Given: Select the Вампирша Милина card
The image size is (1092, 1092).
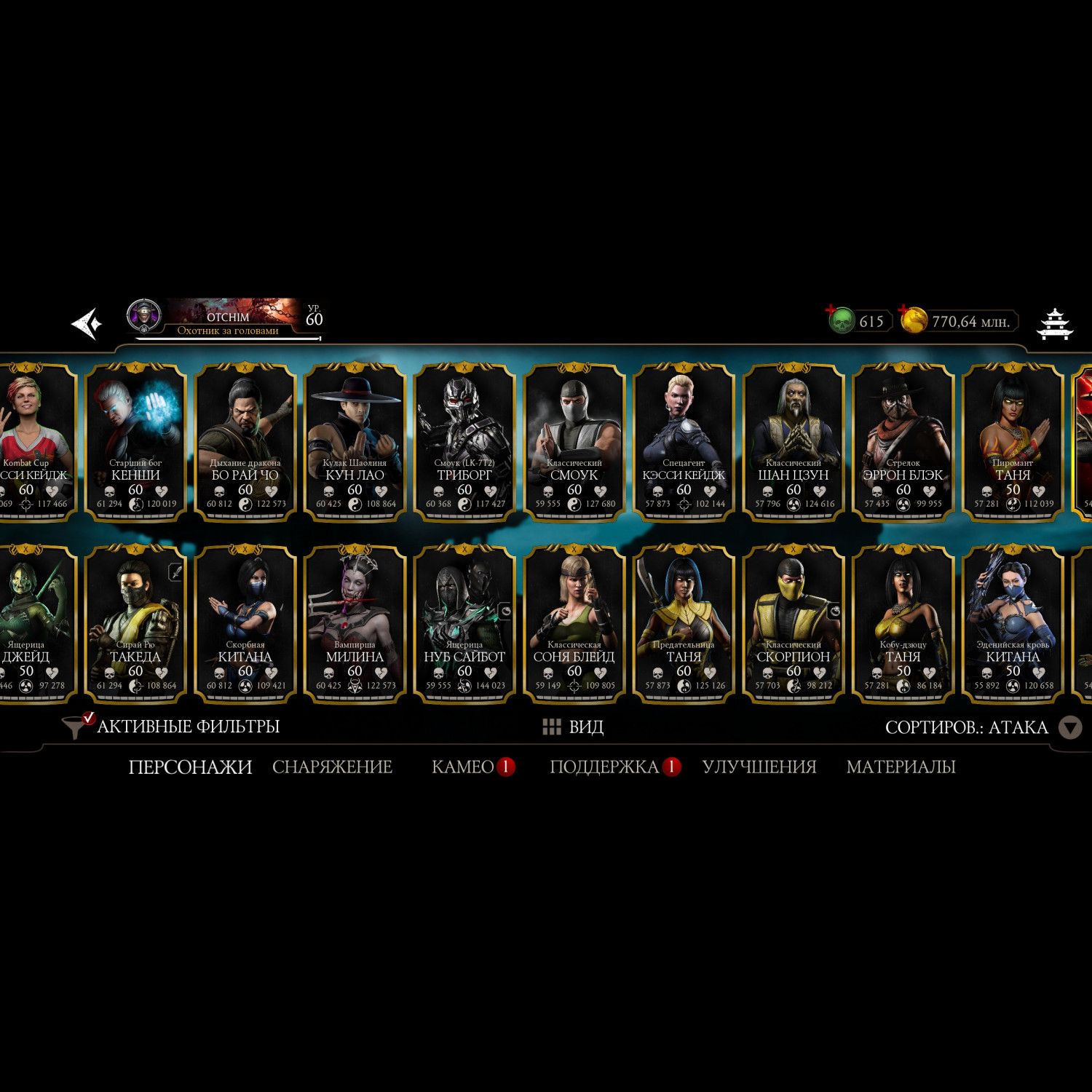Looking at the screenshot, I should pyautogui.click(x=355, y=623).
